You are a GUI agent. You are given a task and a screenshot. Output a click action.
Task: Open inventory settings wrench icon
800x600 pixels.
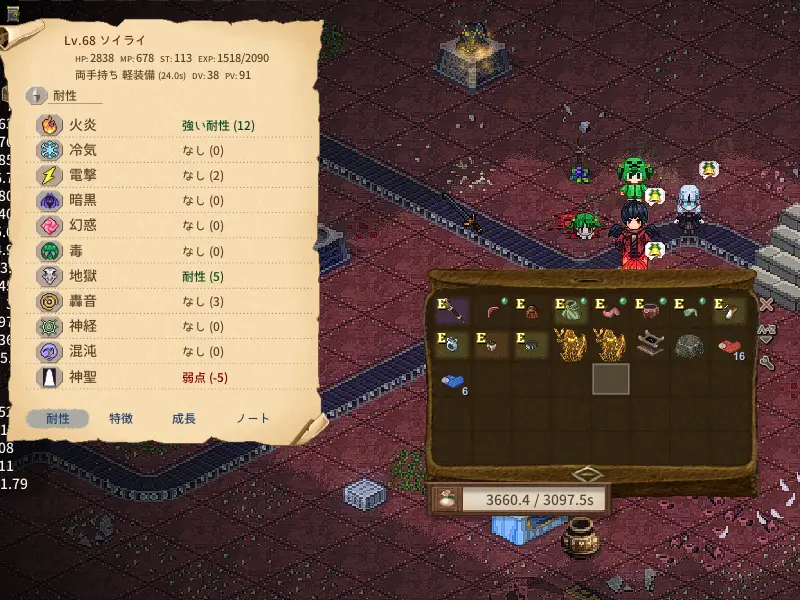(x=766, y=362)
